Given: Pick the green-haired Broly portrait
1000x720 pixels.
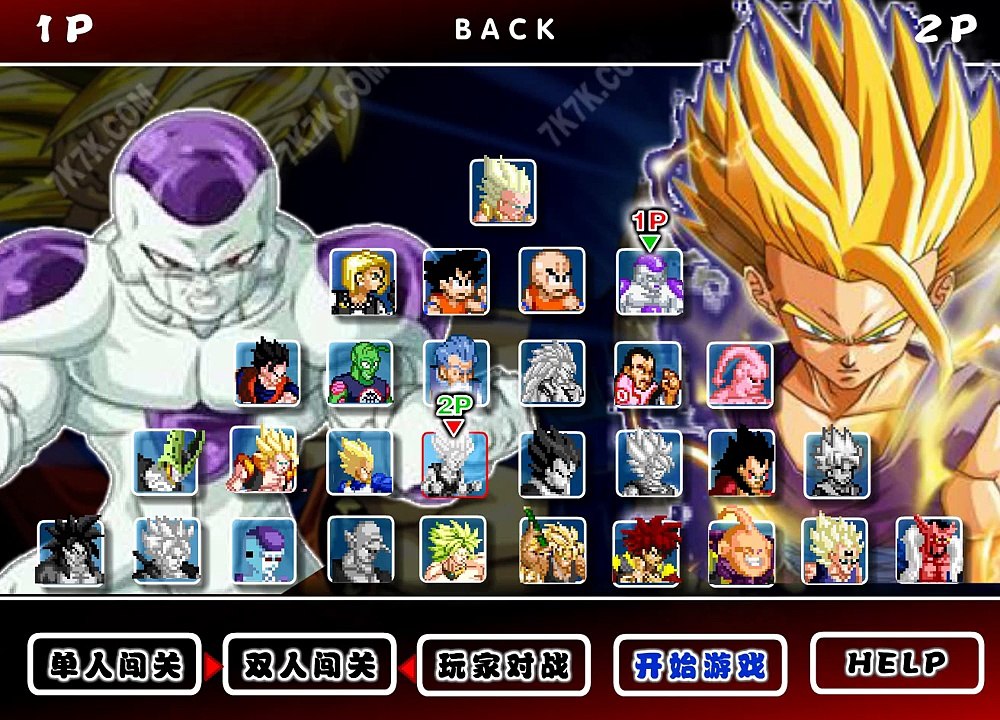Looking at the screenshot, I should [x=453, y=549].
